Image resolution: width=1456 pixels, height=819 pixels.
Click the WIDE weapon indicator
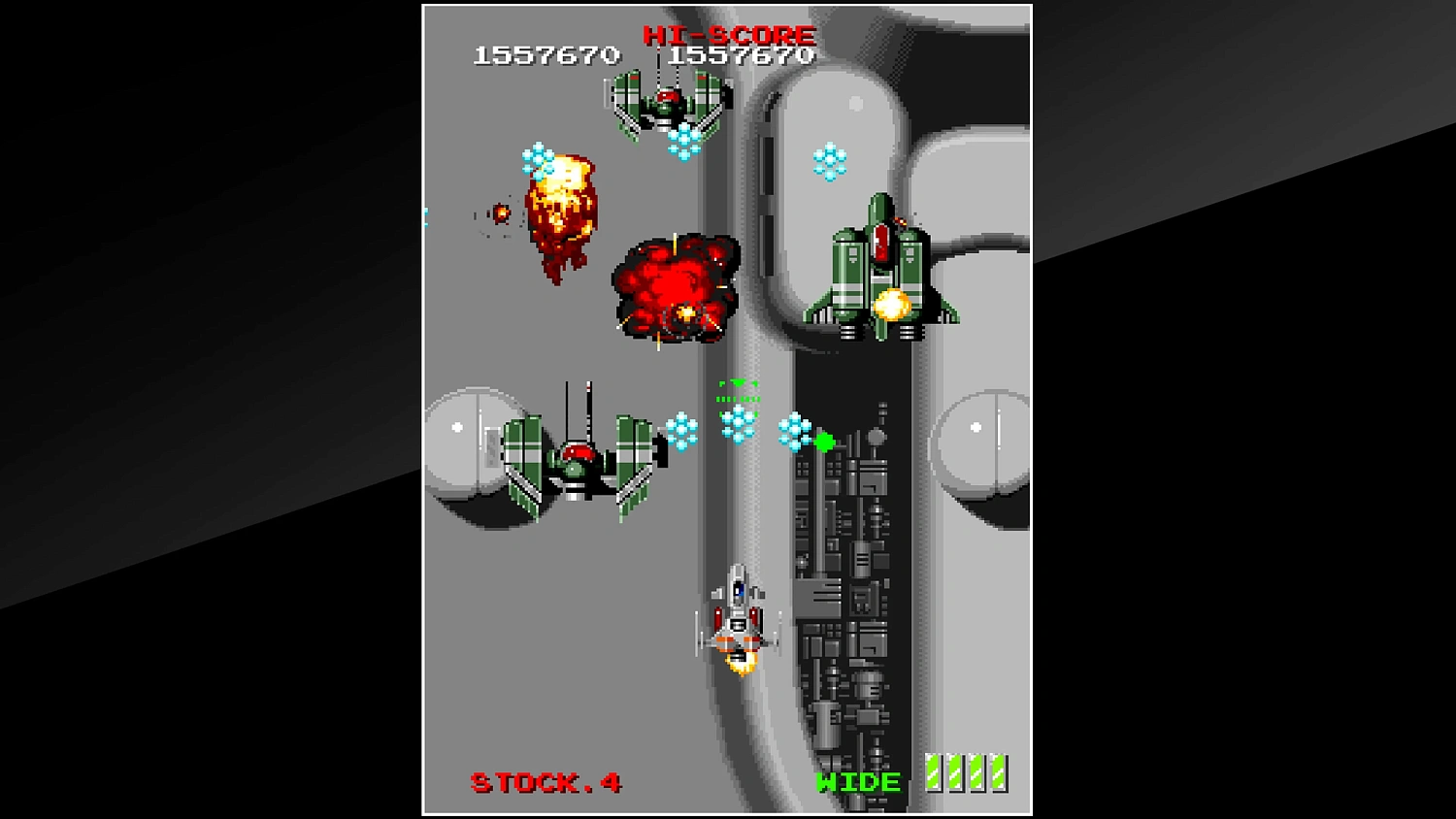860,782
